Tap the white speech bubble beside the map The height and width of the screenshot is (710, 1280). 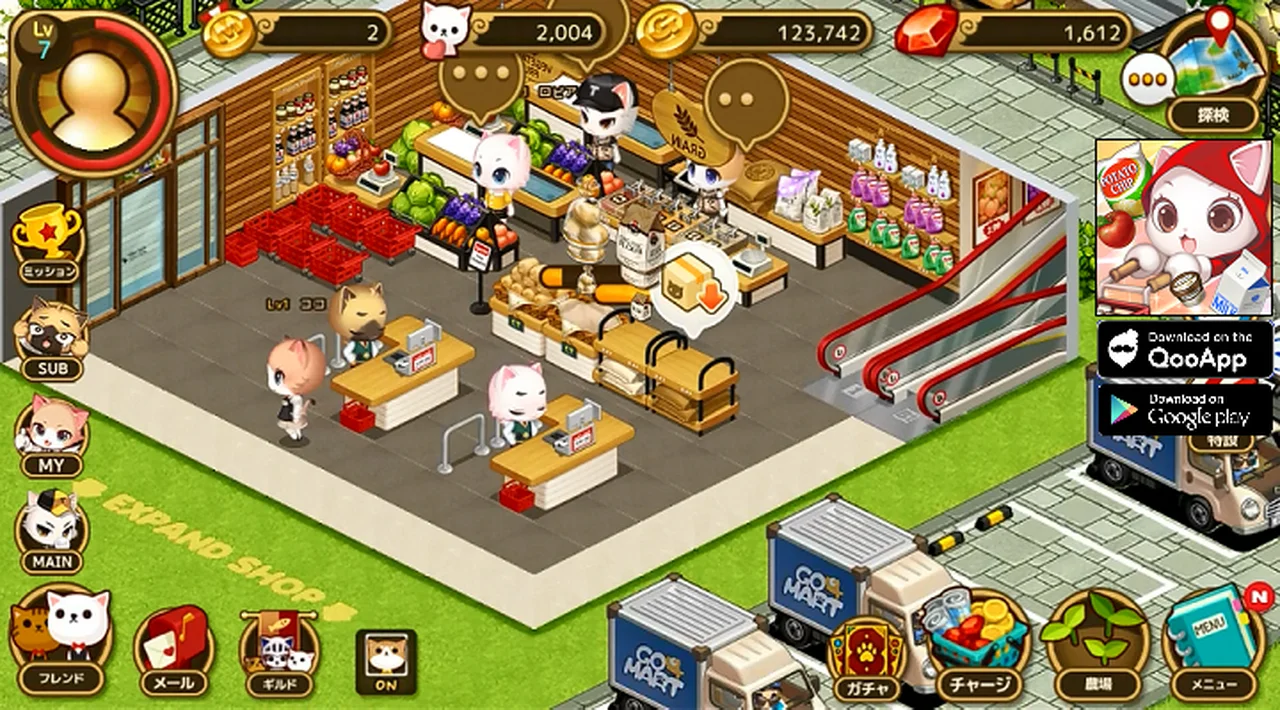(x=1146, y=78)
